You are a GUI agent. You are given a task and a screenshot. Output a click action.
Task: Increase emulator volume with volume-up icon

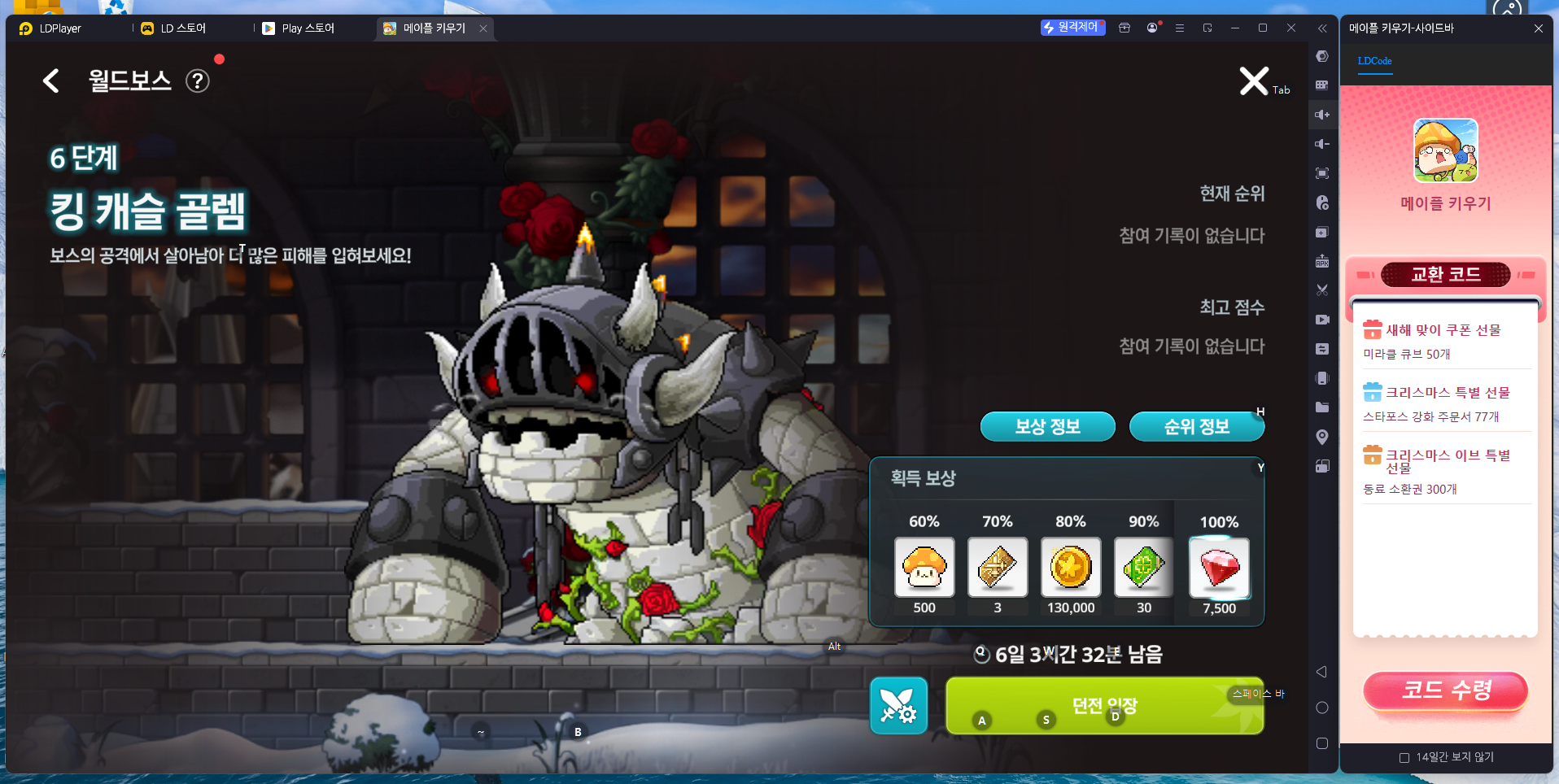(1322, 114)
